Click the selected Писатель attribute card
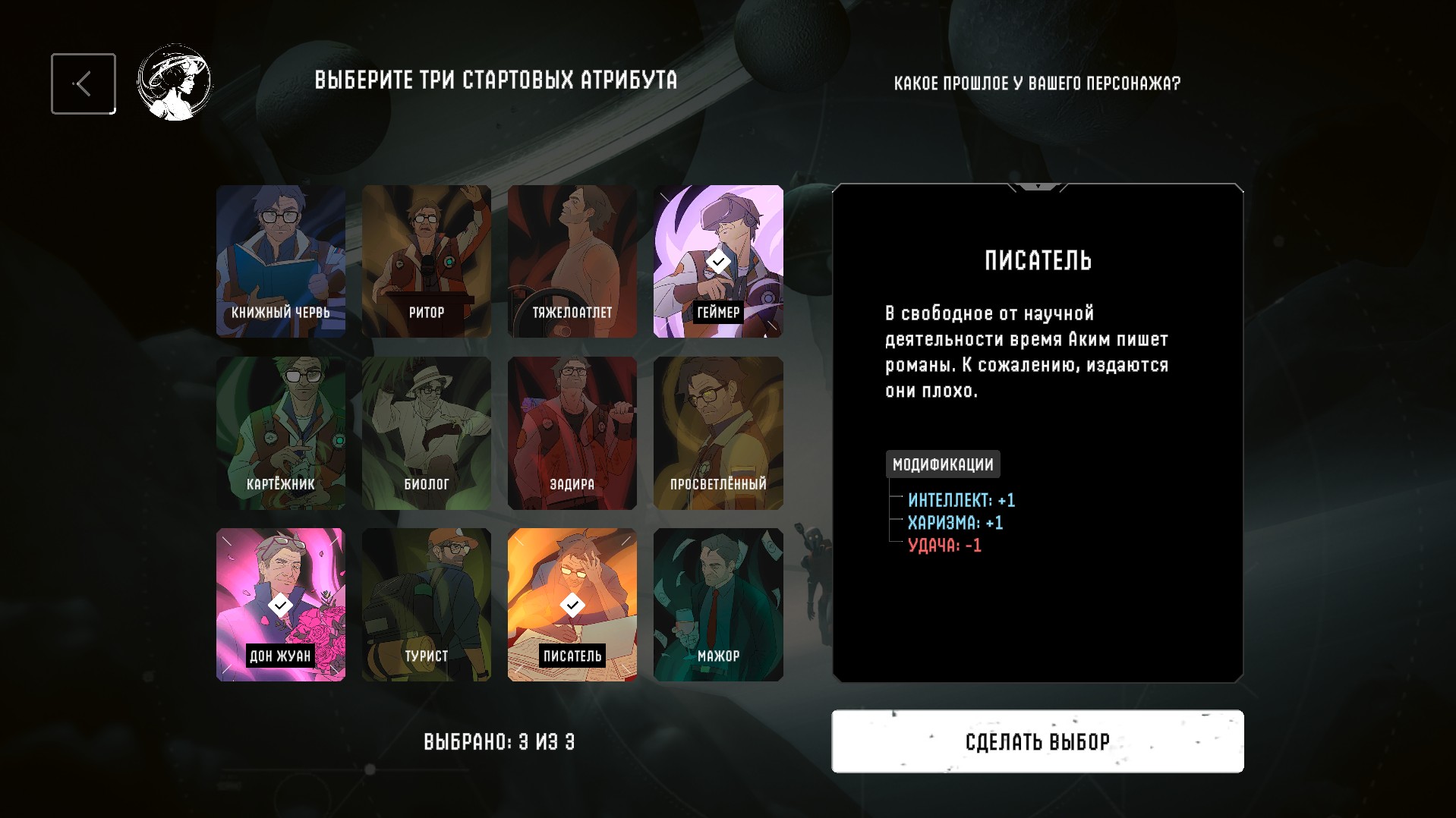The width and height of the screenshot is (1456, 818). click(572, 604)
